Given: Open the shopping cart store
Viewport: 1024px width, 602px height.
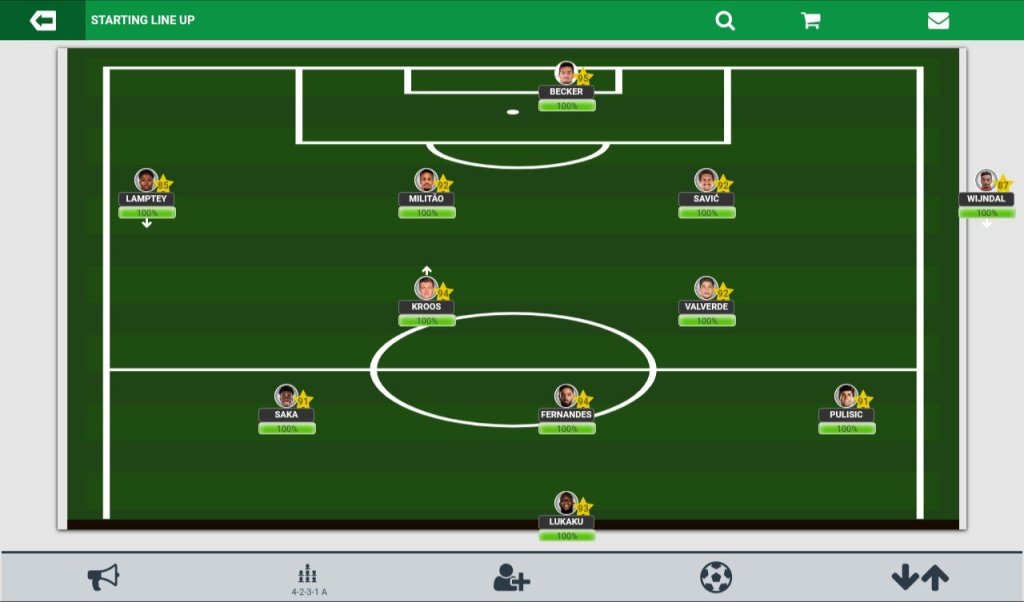Looking at the screenshot, I should pyautogui.click(x=811, y=20).
